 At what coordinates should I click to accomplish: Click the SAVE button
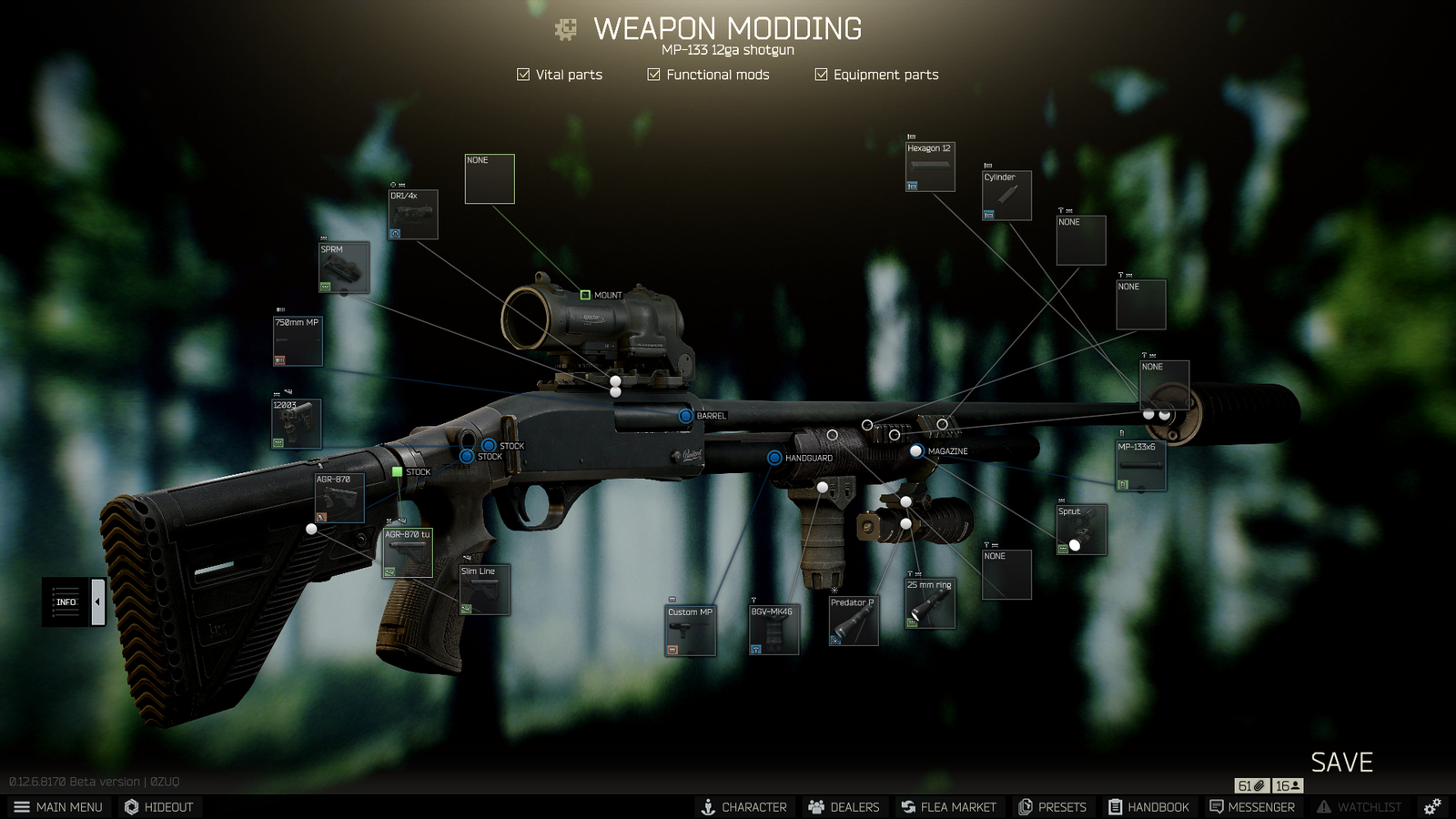1342,763
